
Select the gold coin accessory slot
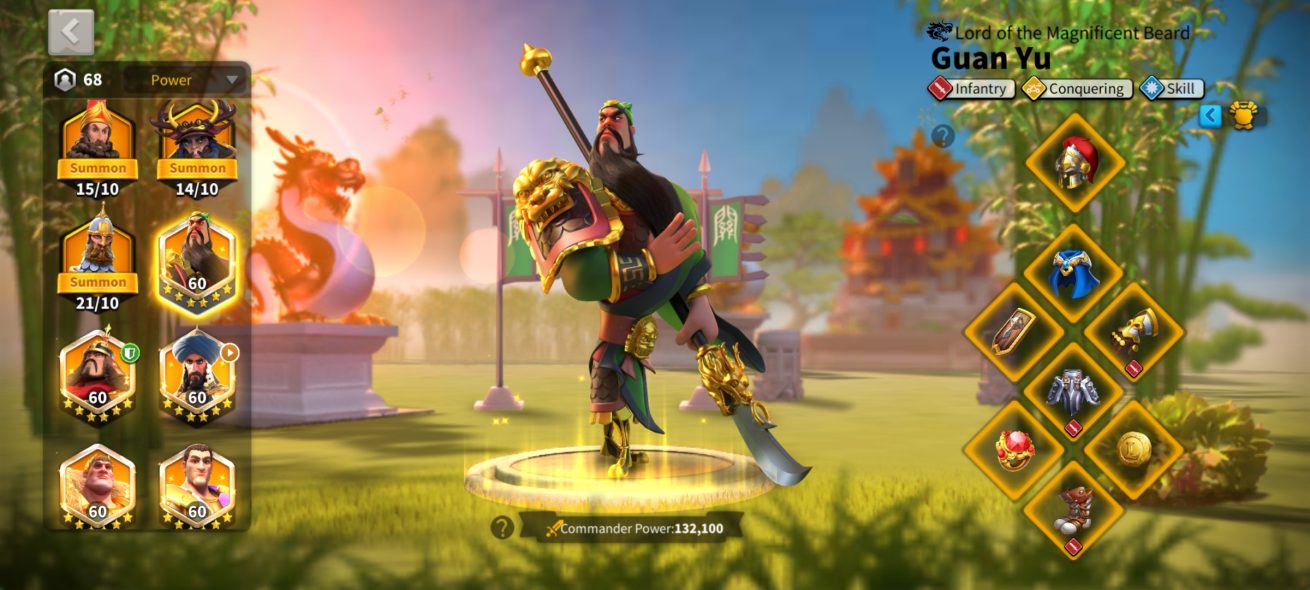click(1134, 451)
